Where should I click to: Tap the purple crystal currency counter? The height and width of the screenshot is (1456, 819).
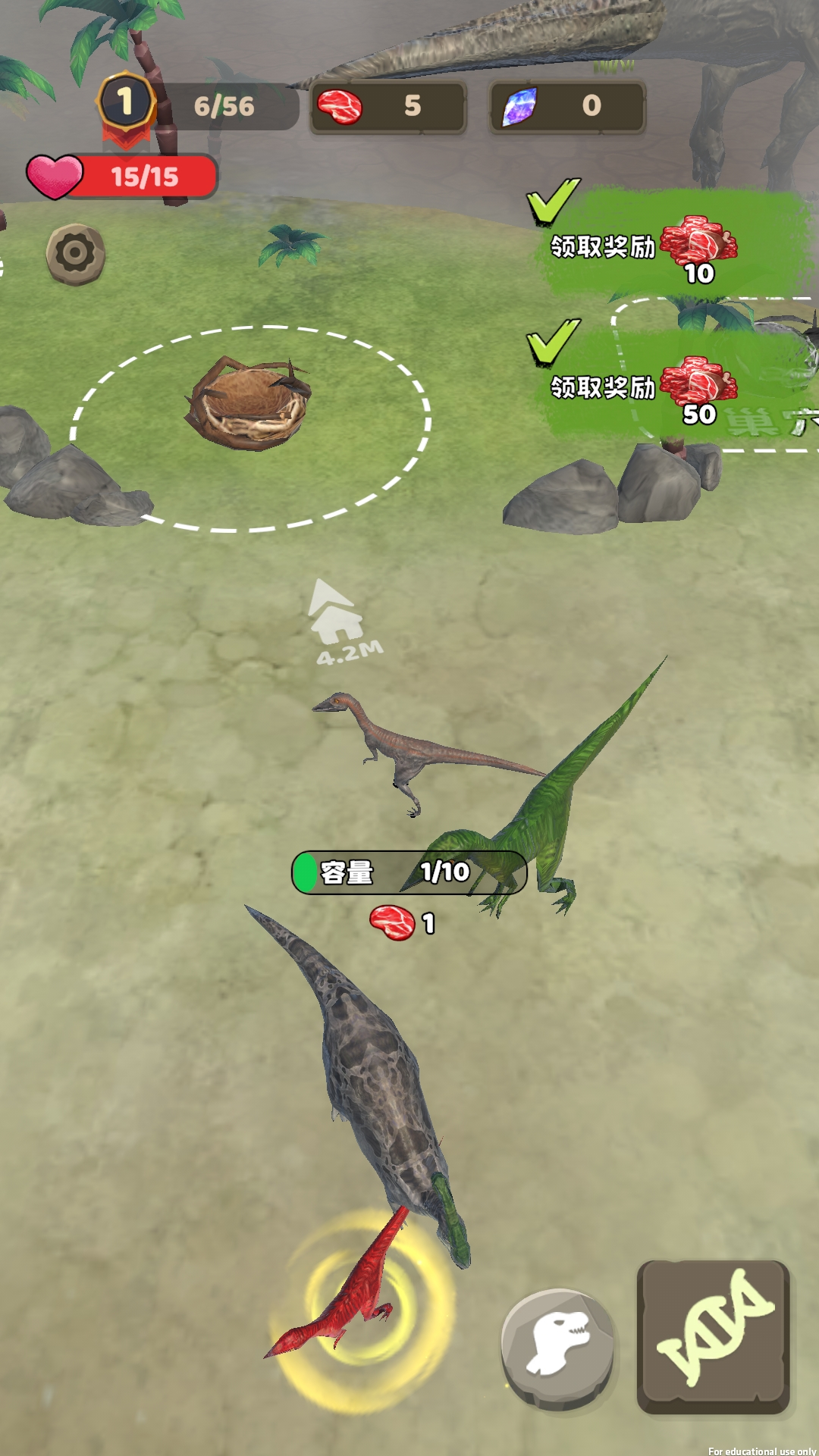click(567, 107)
